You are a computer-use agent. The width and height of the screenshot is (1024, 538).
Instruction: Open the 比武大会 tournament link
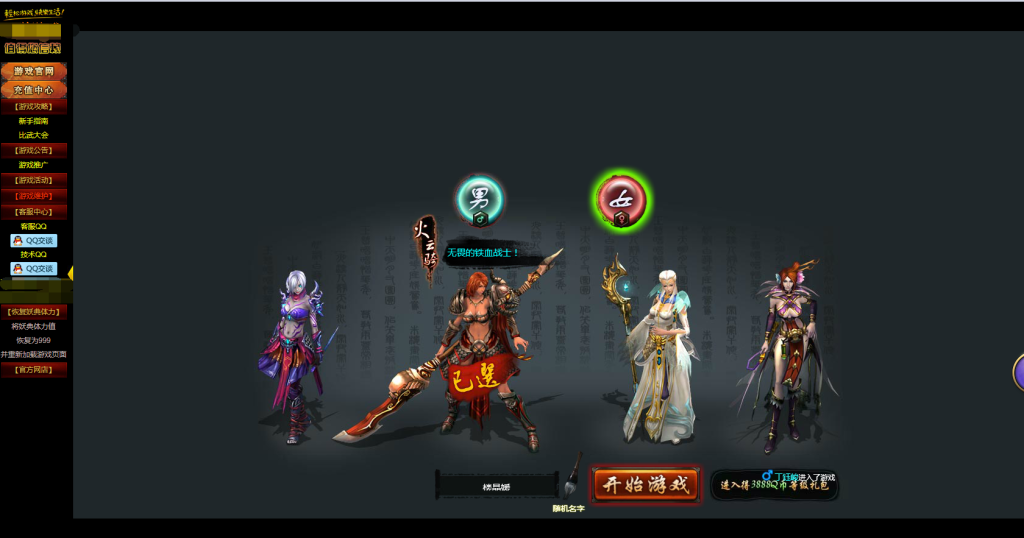point(34,135)
